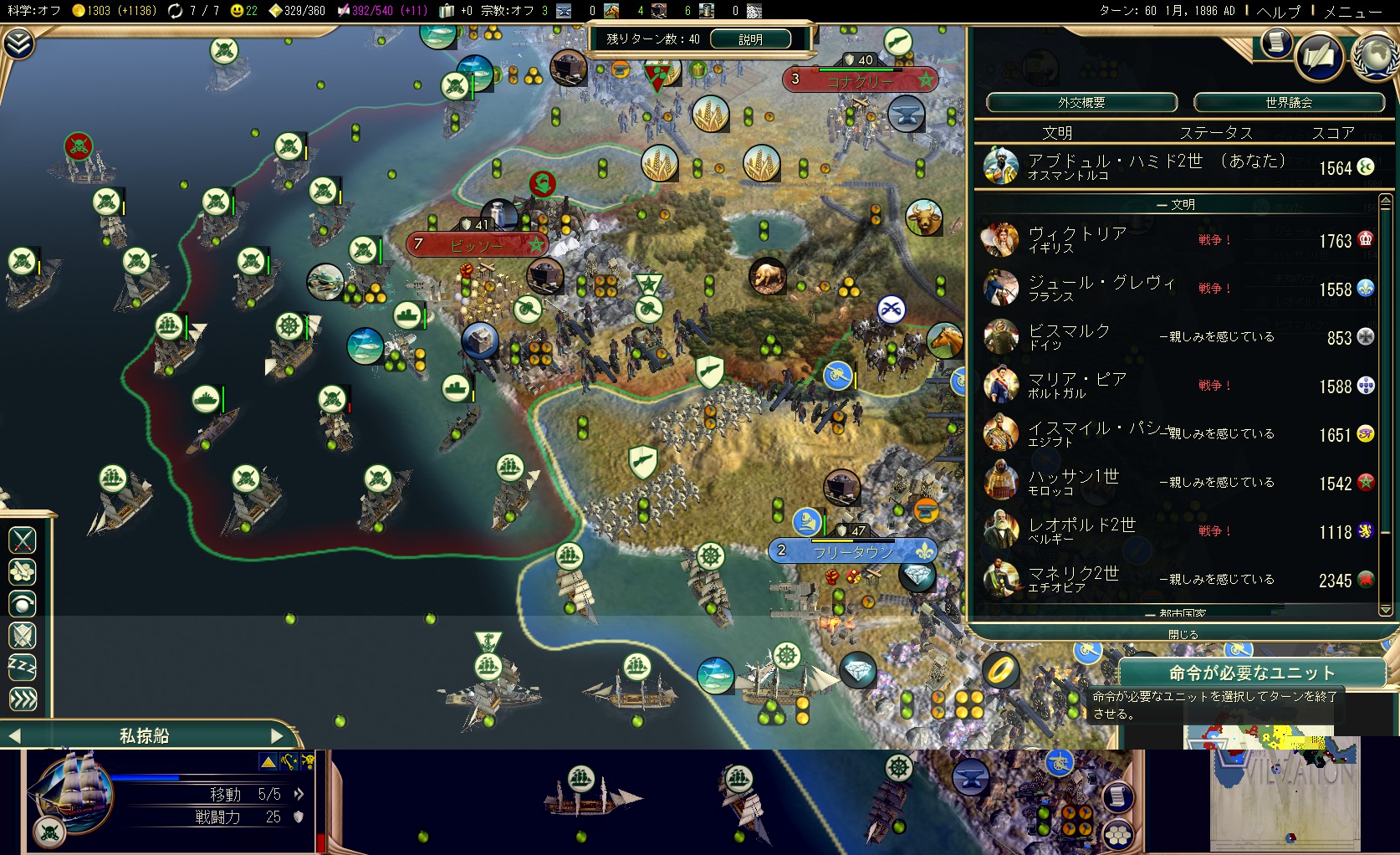Screen dimensions: 1400x855
Task: Open the メニュー game menu
Action: click(1352, 12)
